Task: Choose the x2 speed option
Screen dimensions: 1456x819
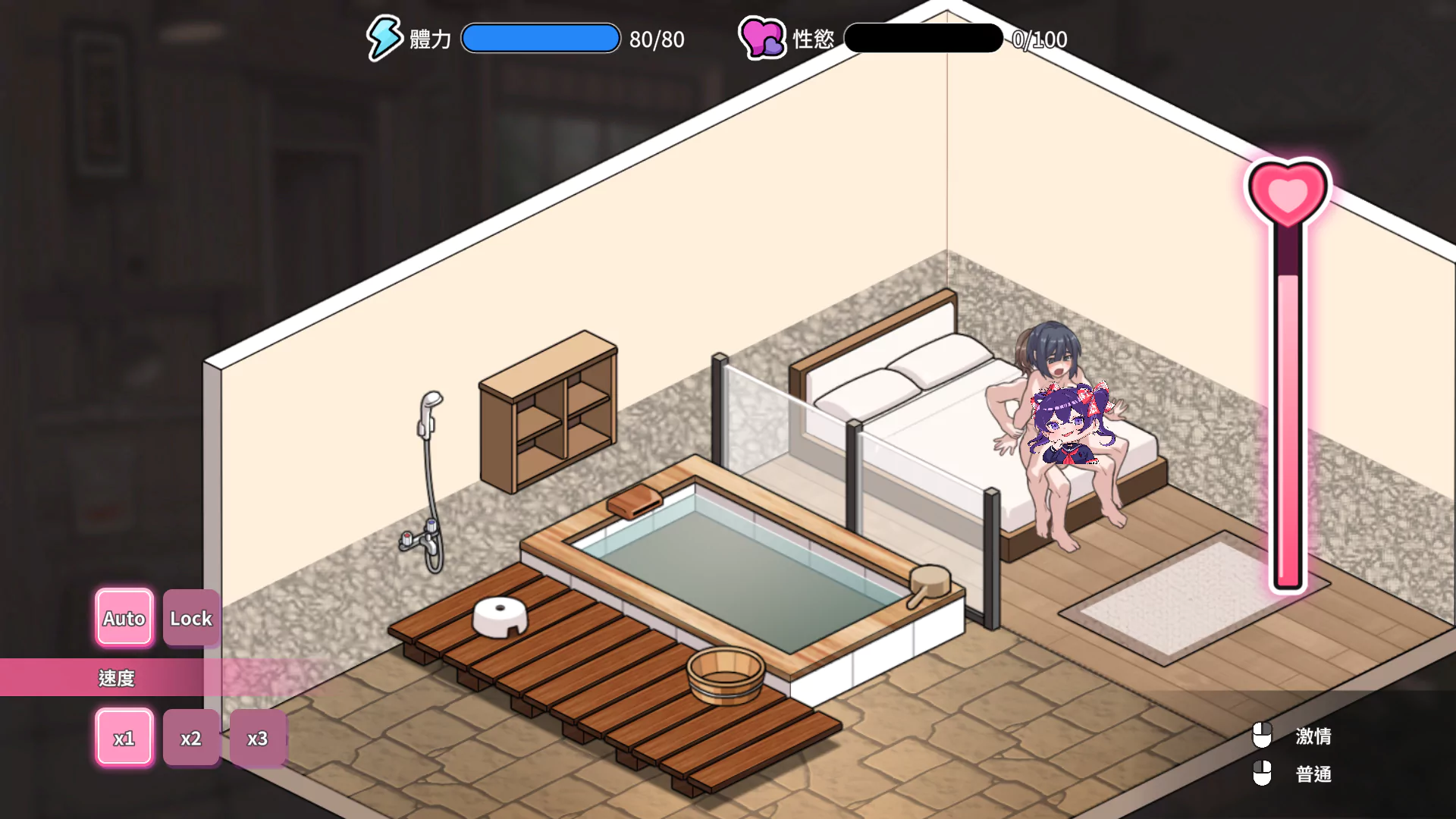Action: click(191, 738)
